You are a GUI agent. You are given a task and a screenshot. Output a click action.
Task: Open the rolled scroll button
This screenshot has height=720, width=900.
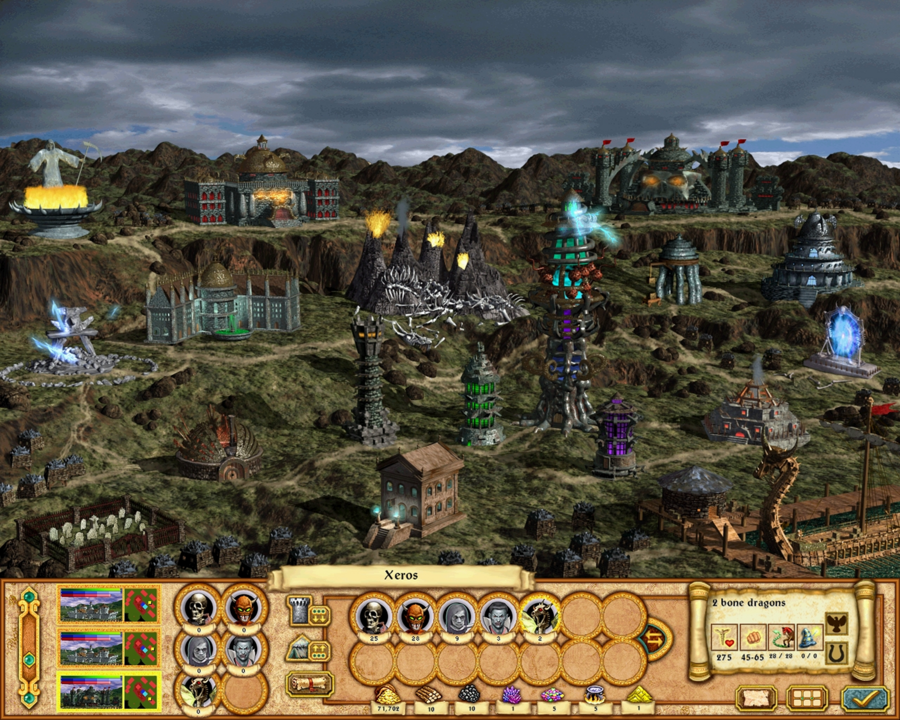coord(309,684)
